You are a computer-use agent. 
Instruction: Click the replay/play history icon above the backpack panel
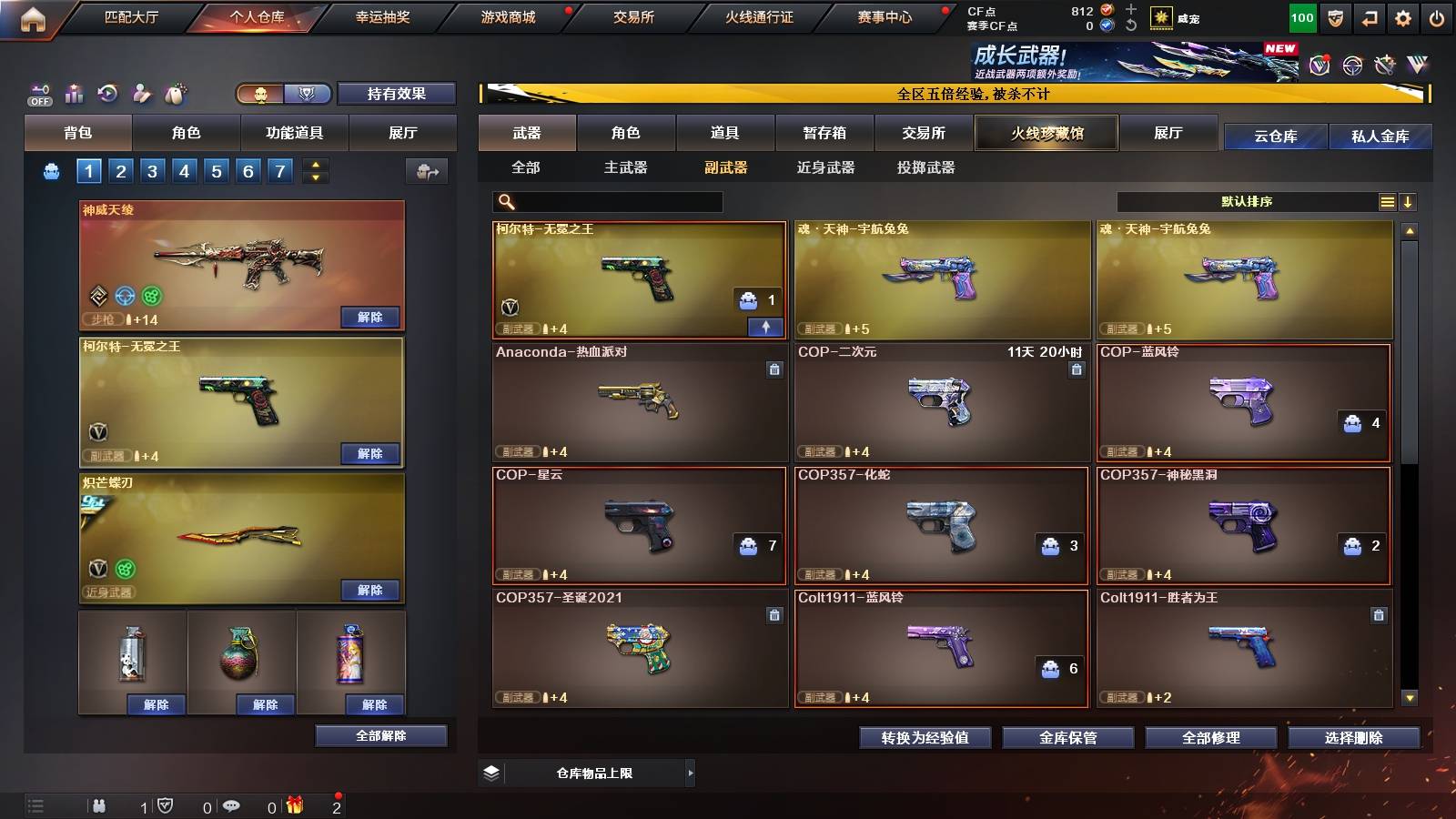tap(106, 92)
